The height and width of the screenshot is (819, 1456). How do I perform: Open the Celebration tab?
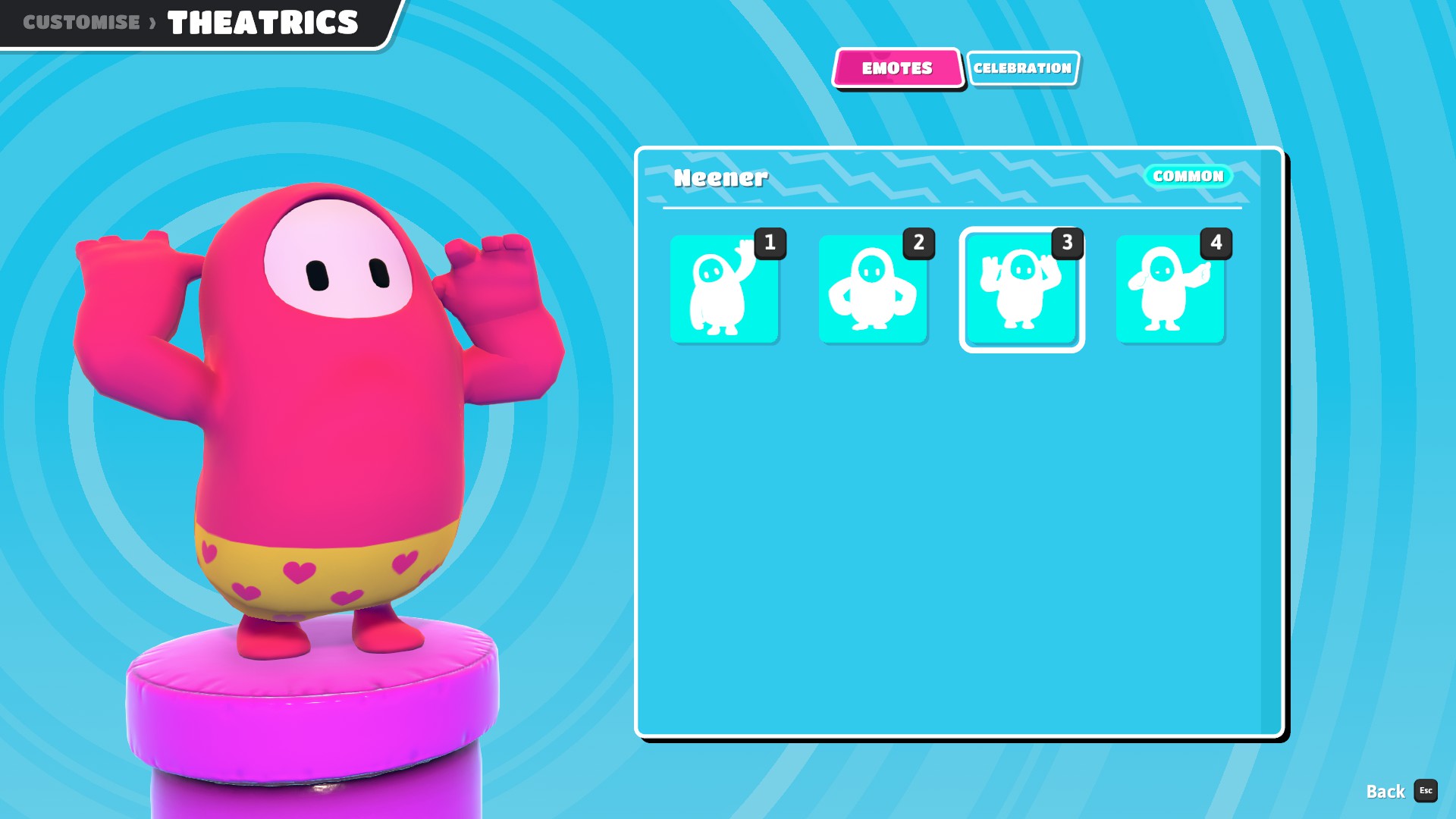pos(1022,68)
